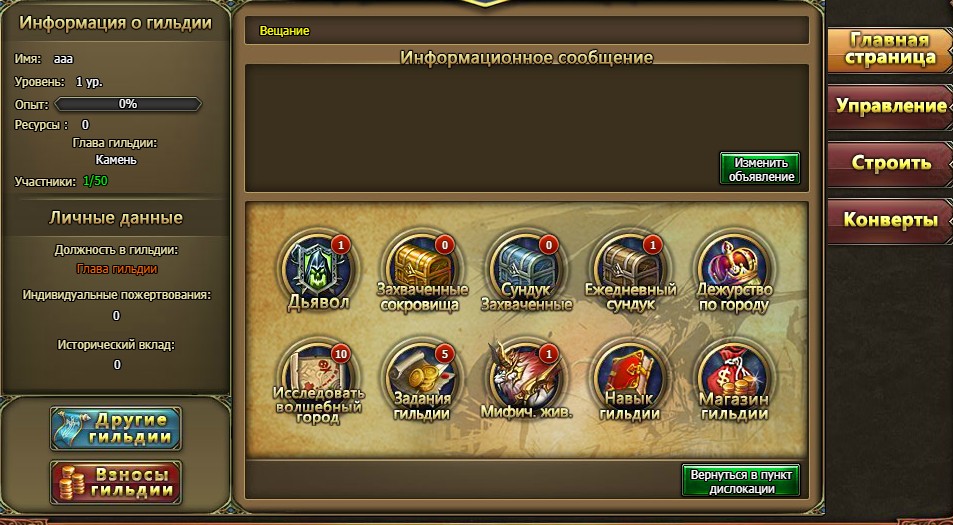Click the Изменить объявление button
Screen dimensions: 953x525
(x=760, y=169)
